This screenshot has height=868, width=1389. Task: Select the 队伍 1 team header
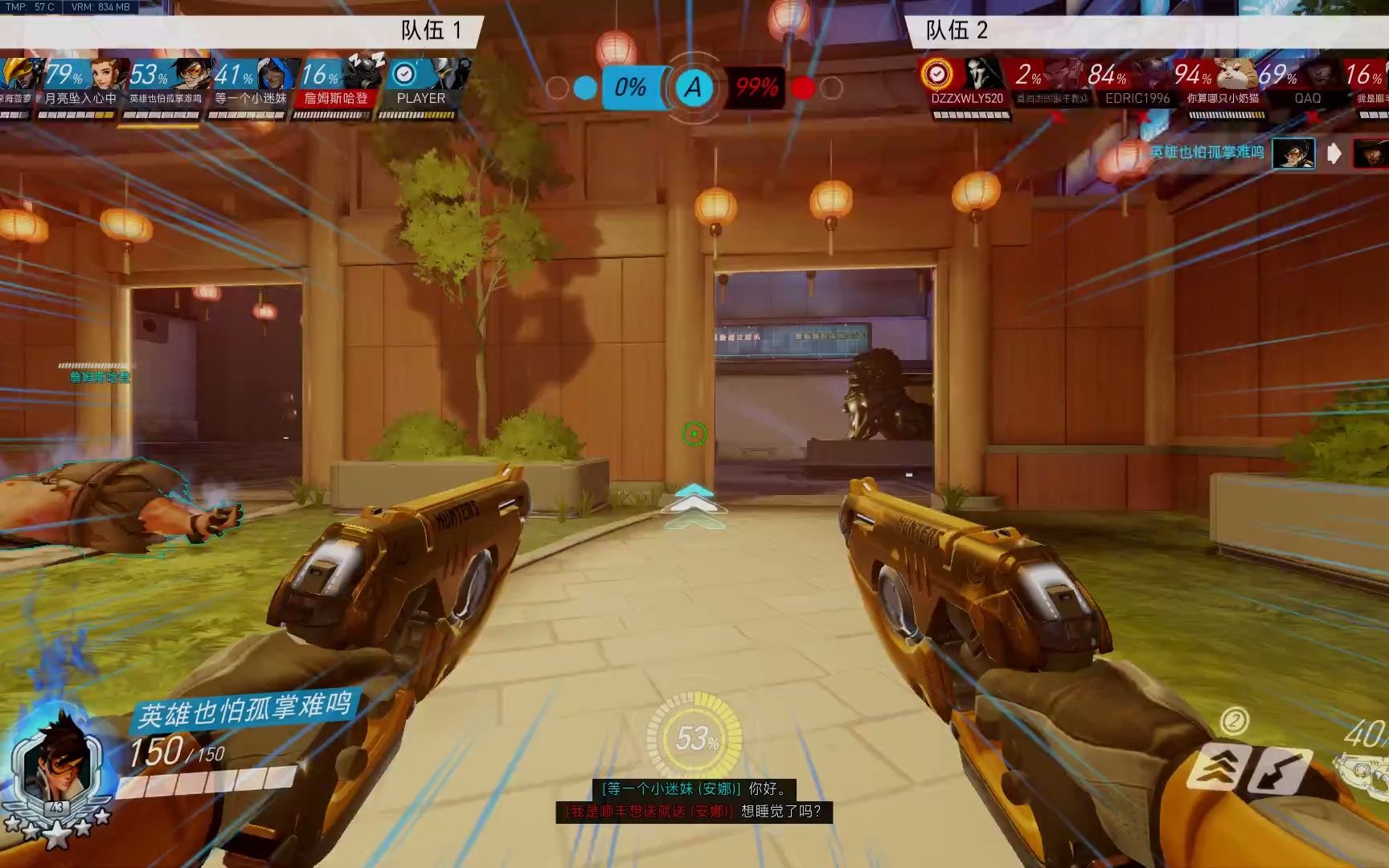pyautogui.click(x=431, y=31)
